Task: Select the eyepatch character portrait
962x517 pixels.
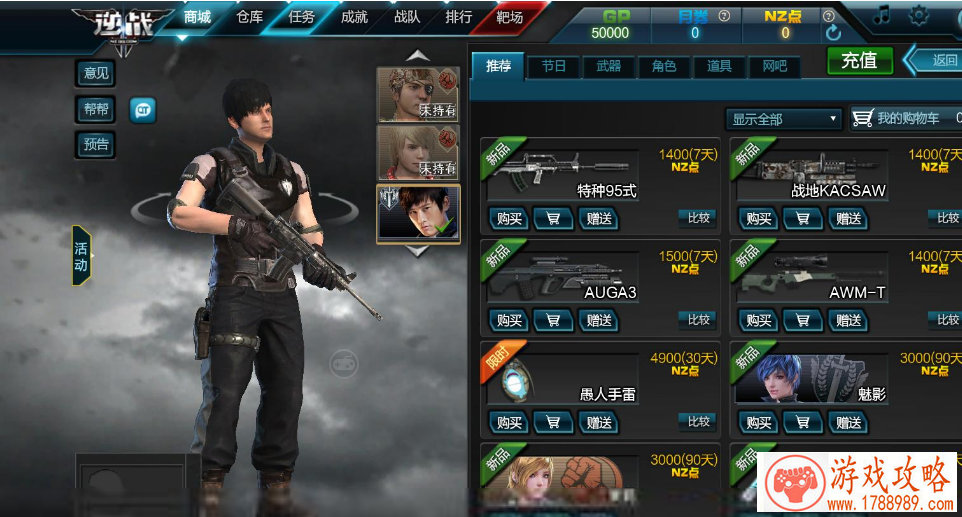Action: coord(418,94)
